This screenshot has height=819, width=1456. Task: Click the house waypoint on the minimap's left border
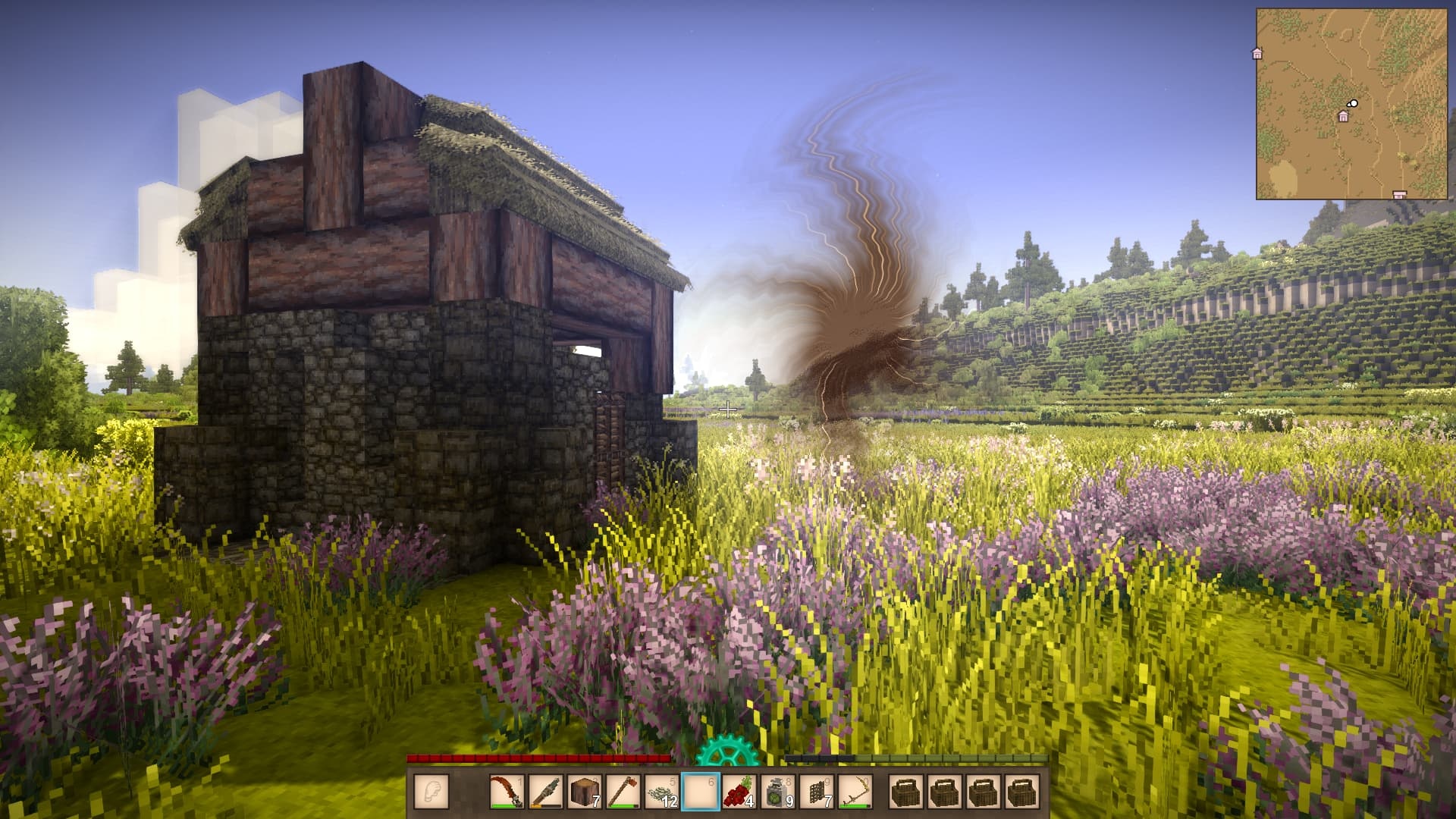[x=1257, y=53]
